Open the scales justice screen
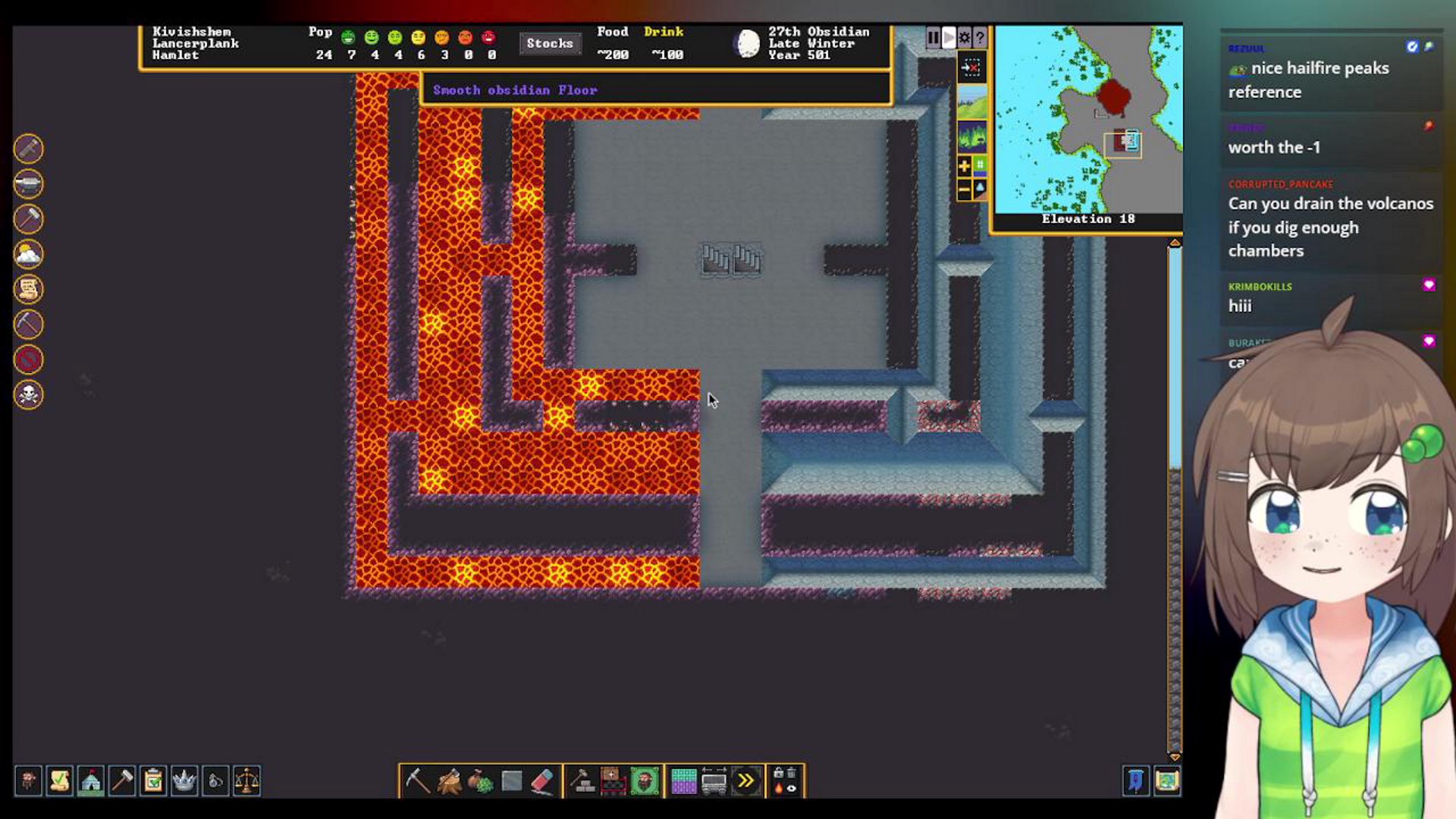This screenshot has width=1456, height=819. (x=246, y=780)
